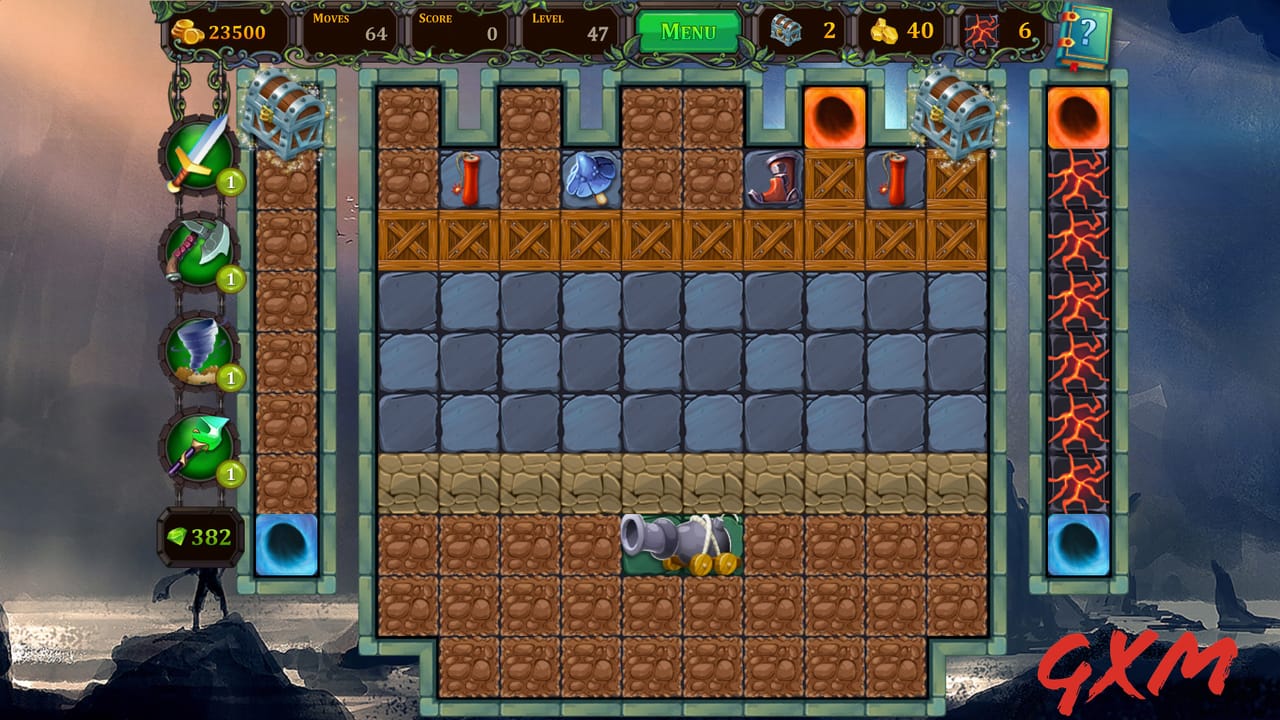Click the Moves counter display

coord(365,28)
